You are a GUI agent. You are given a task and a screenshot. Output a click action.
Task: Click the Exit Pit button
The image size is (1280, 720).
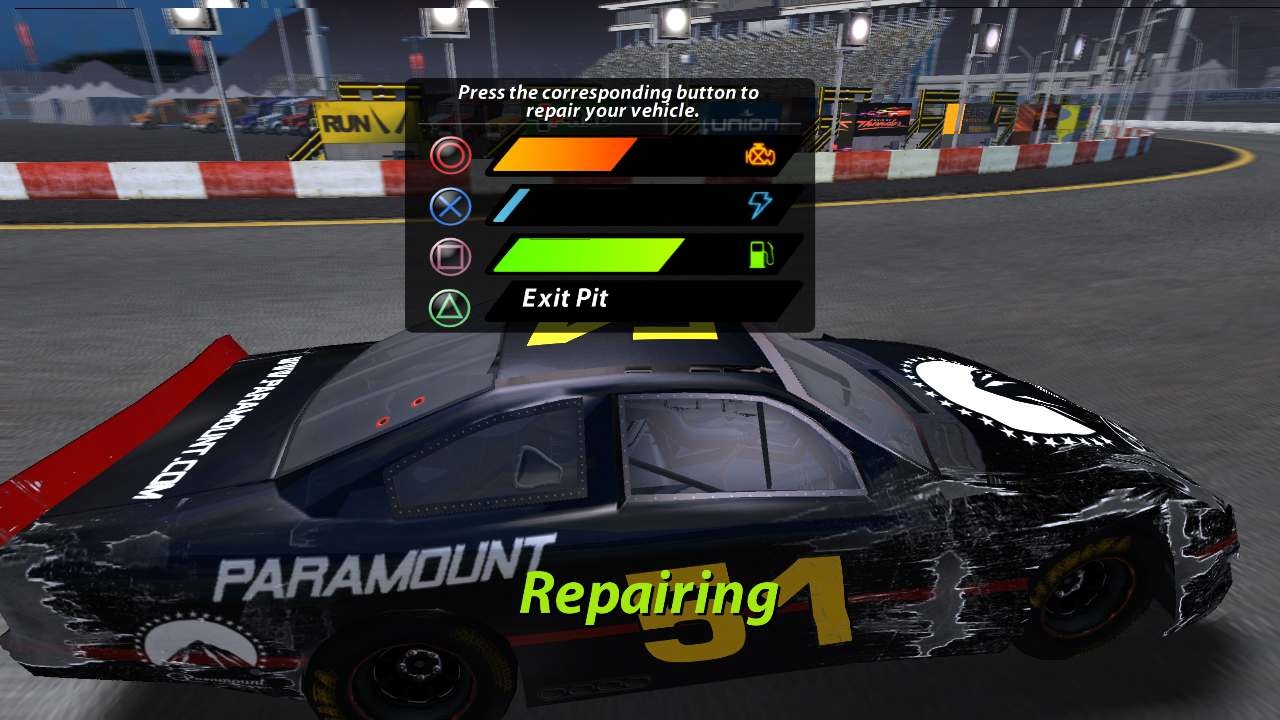[566, 298]
